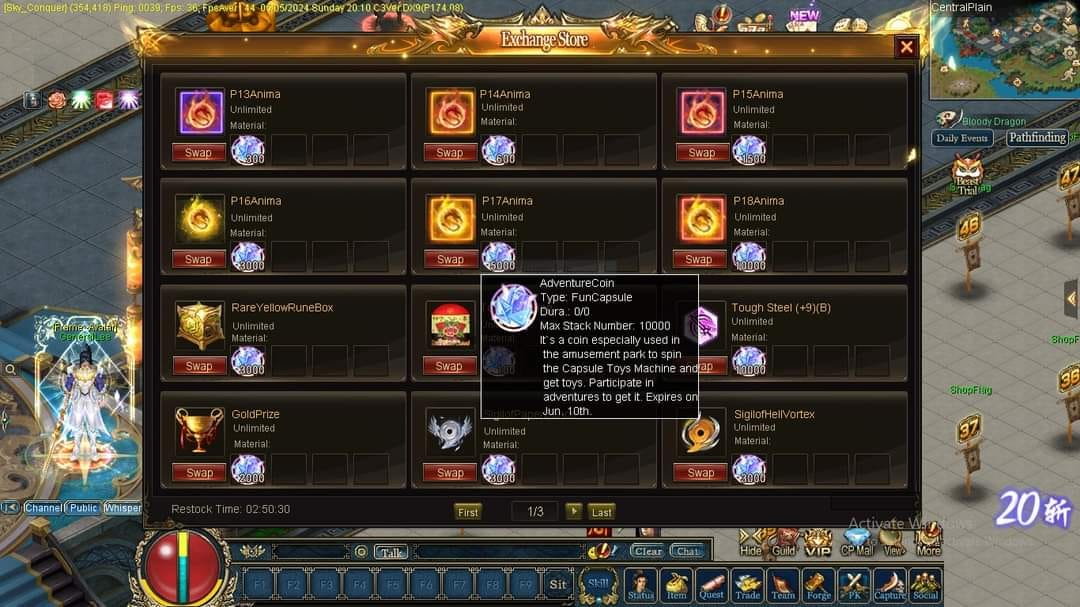Close the Exchange Store window
This screenshot has height=607, width=1080.
click(906, 47)
